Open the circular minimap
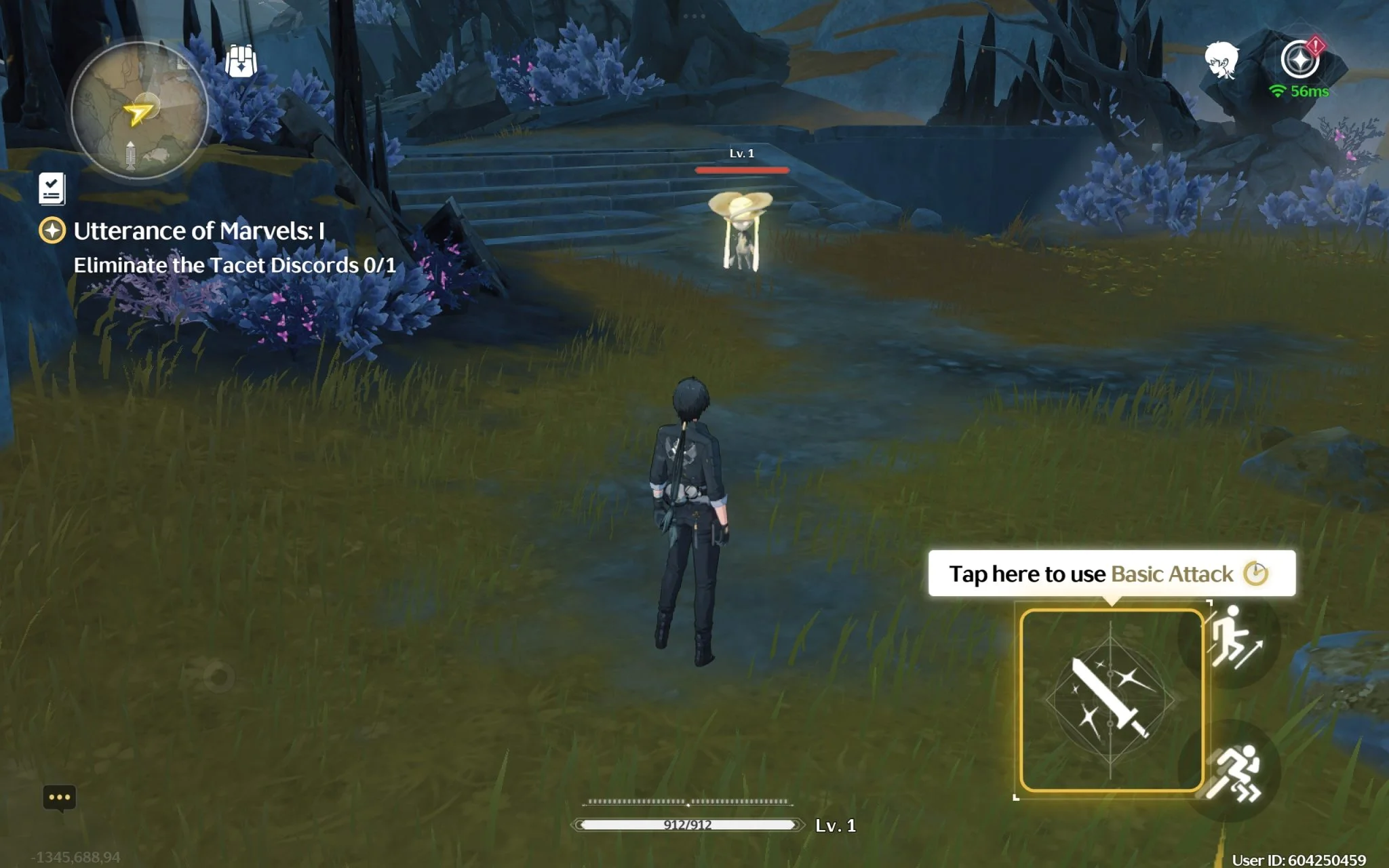Viewport: 1389px width, 868px height. (x=139, y=111)
